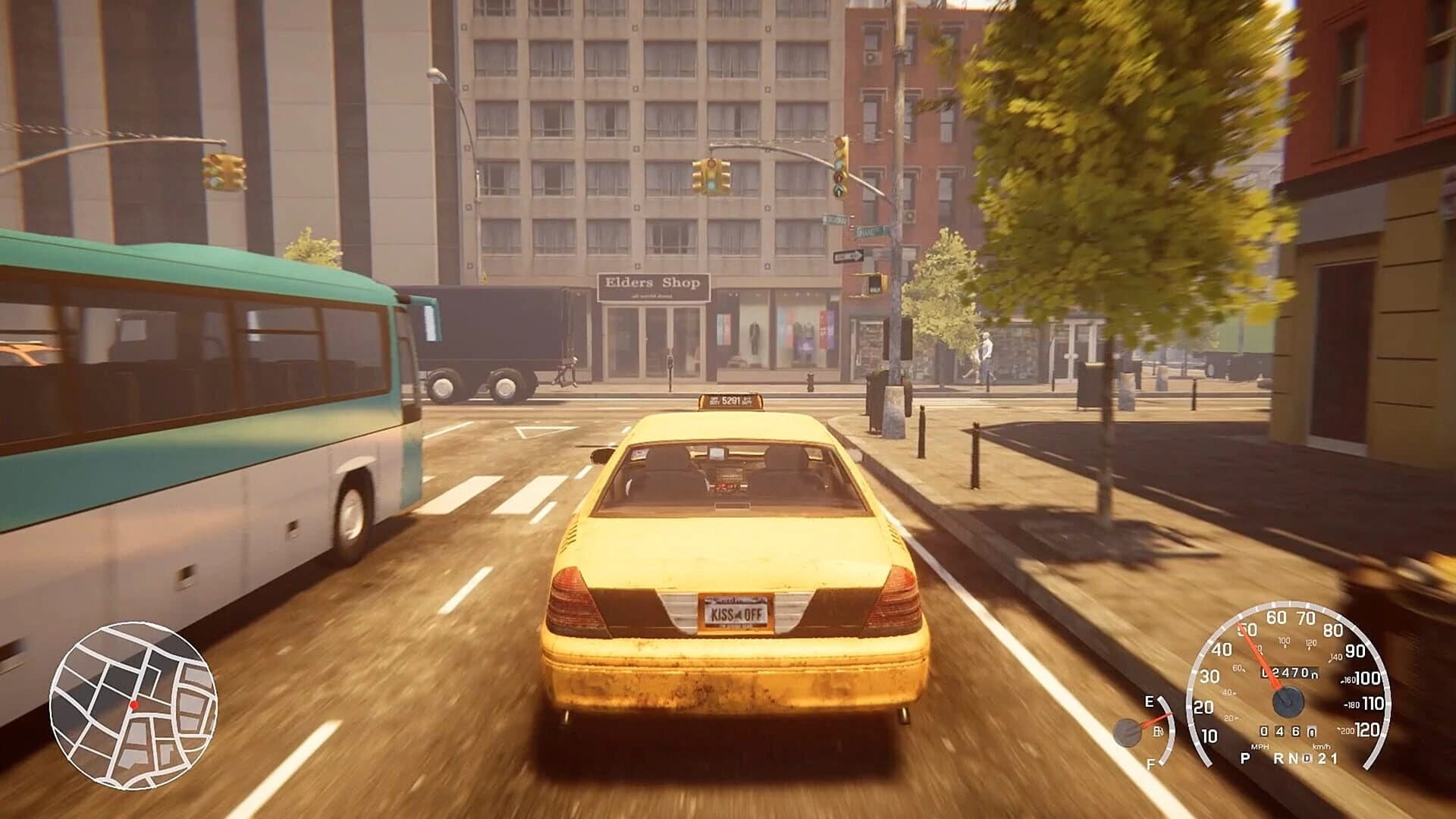Click the MPH label under the odometer
Screen dimensions: 1456x819
1260,747
